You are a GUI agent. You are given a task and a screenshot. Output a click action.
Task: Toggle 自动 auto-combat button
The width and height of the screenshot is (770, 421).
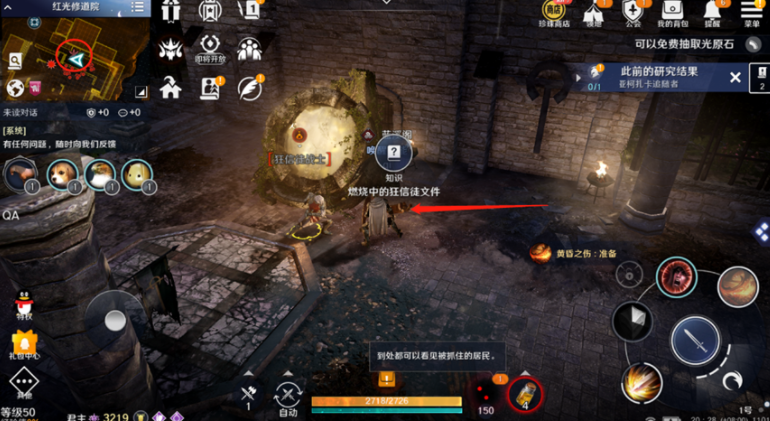point(288,396)
